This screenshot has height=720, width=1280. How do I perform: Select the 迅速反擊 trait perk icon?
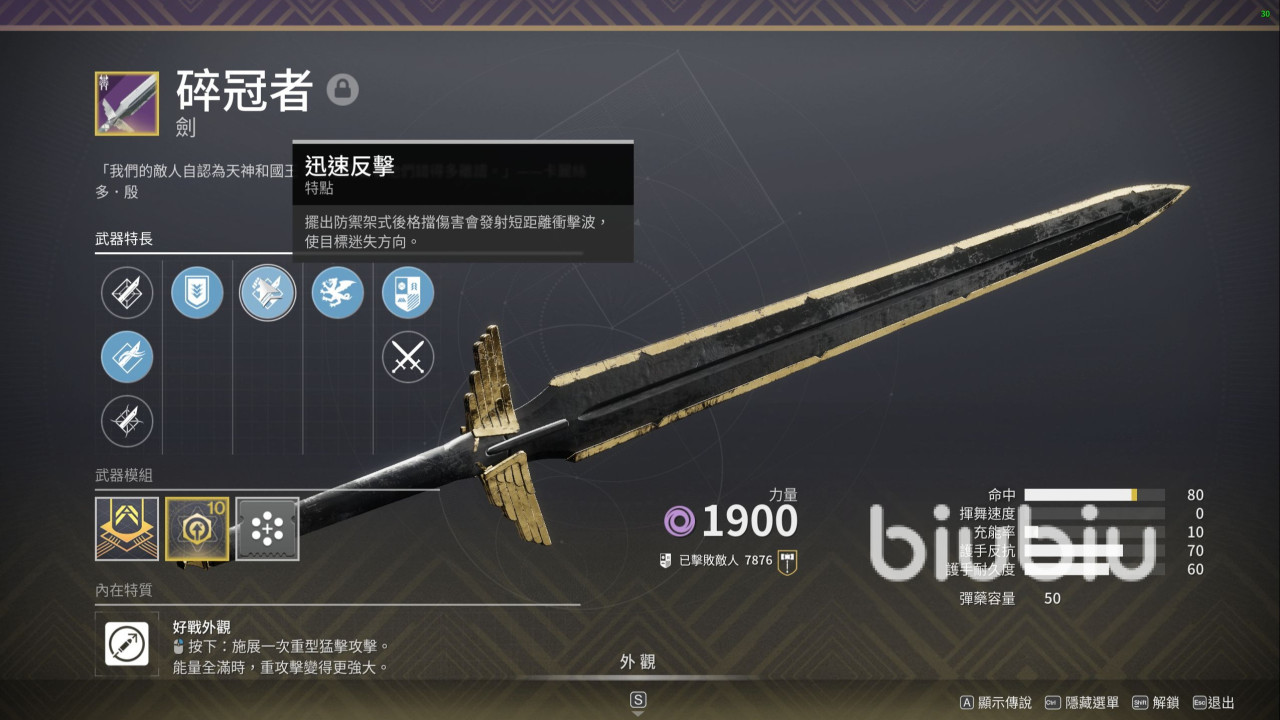tap(267, 293)
